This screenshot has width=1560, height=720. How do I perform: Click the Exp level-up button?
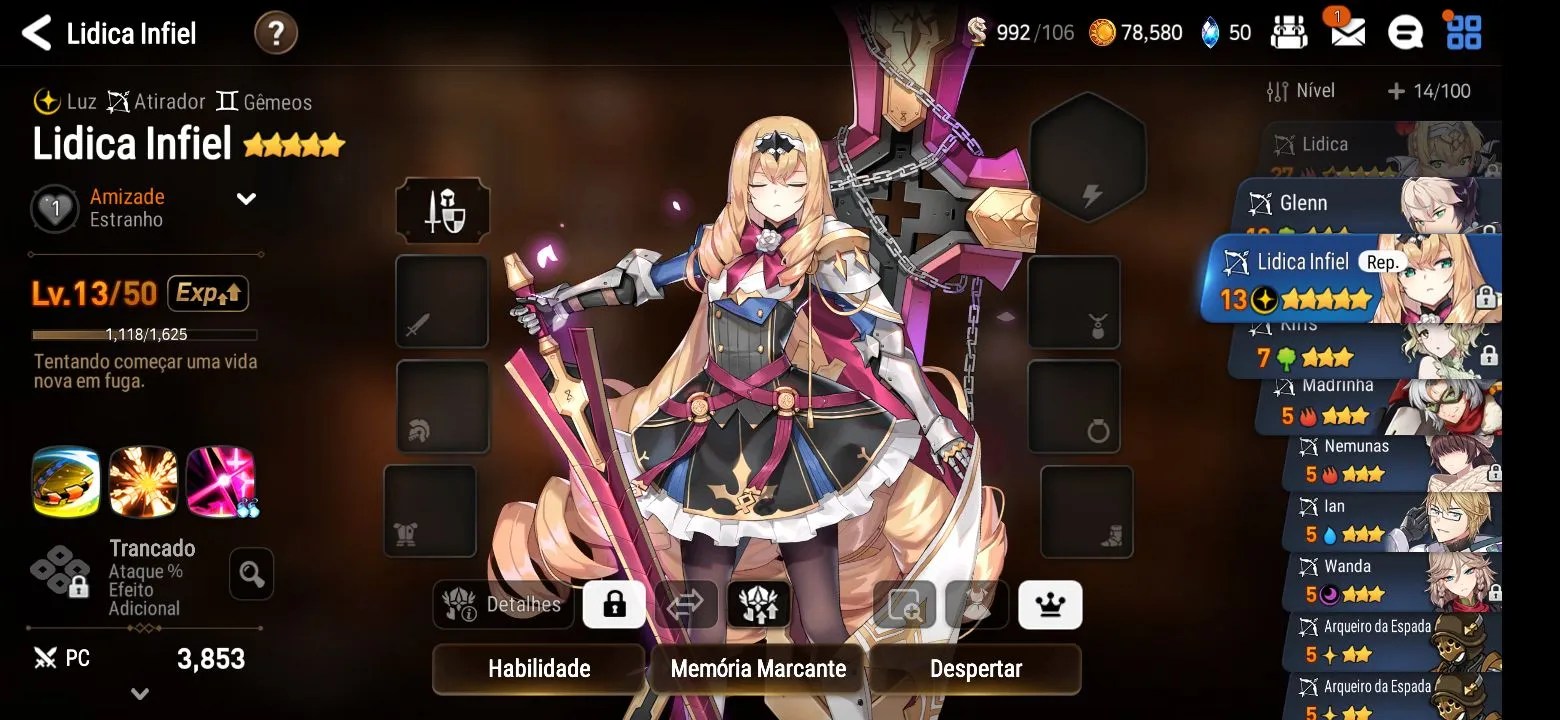click(x=208, y=293)
